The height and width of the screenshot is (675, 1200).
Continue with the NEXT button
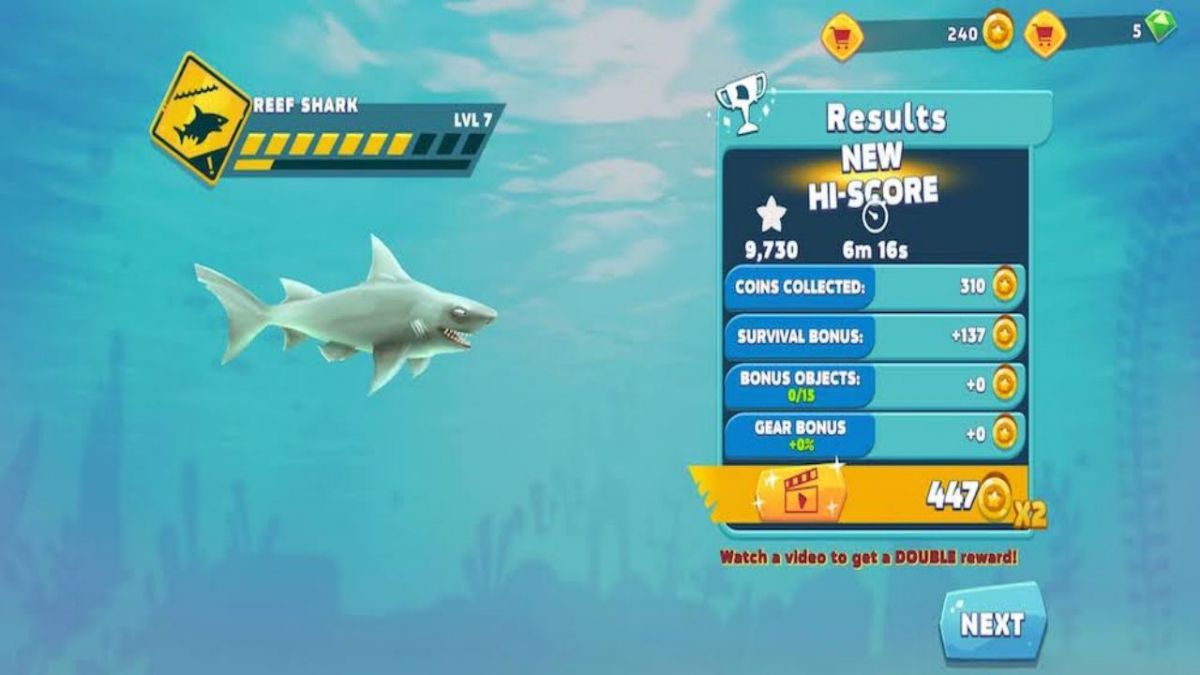(993, 624)
